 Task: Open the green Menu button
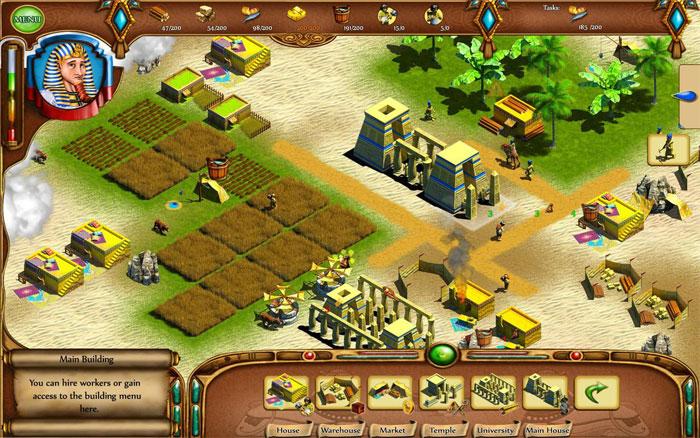pyautogui.click(x=27, y=18)
